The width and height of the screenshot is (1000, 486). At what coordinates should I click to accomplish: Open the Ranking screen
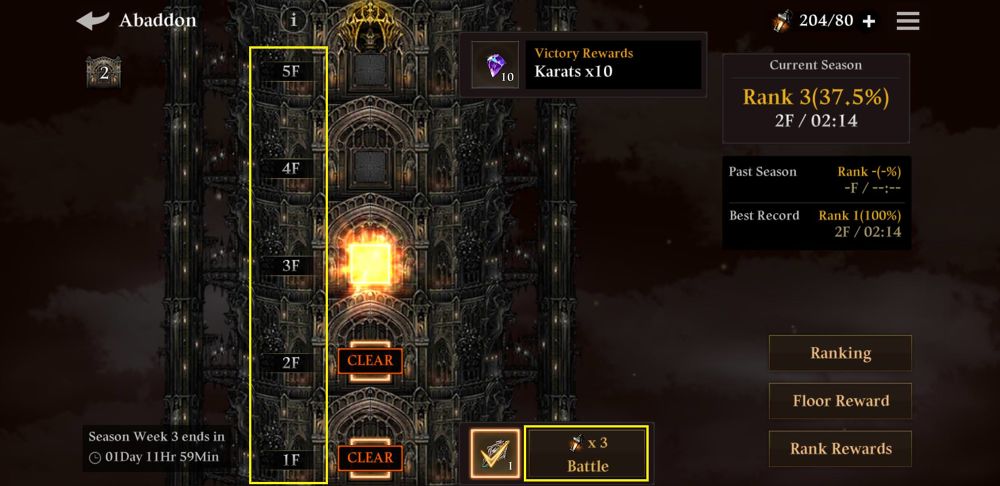click(x=840, y=353)
